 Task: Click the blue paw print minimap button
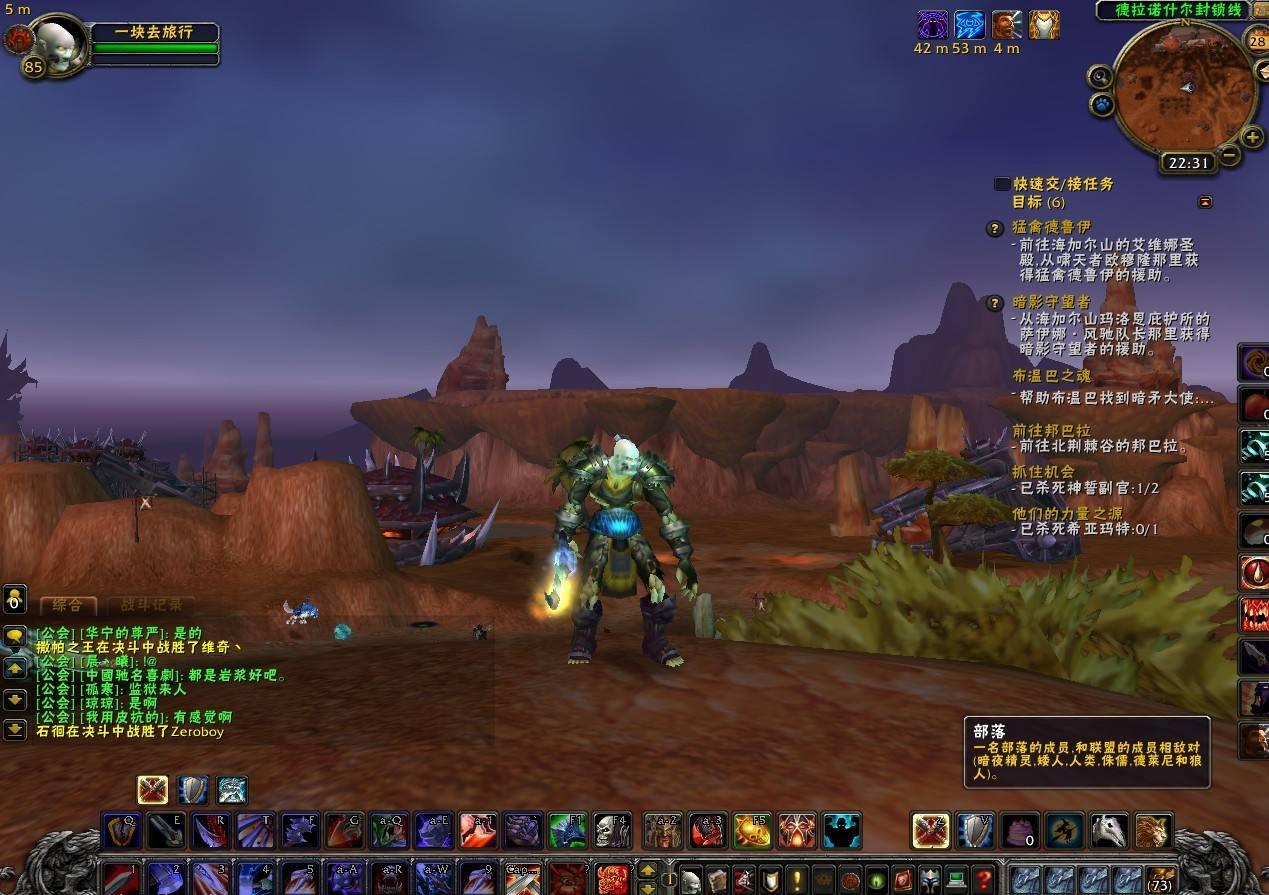point(1102,104)
